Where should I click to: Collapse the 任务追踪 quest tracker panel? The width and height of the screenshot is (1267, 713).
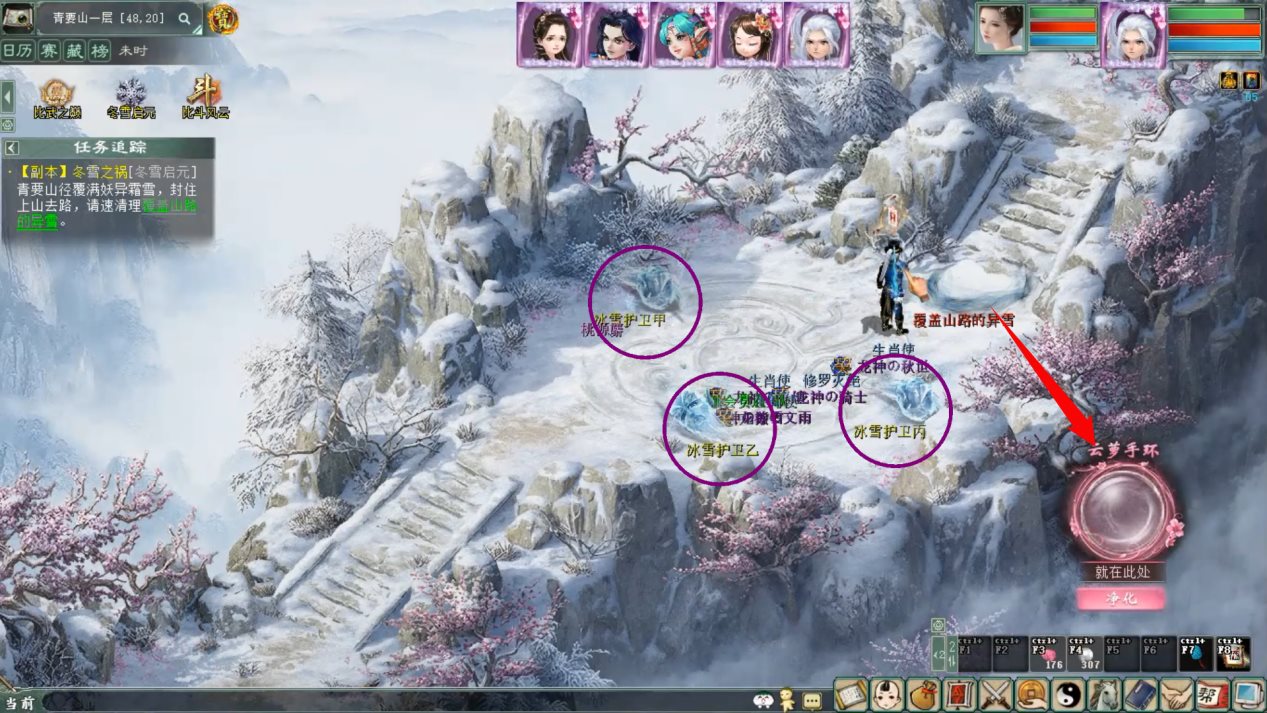(10, 147)
